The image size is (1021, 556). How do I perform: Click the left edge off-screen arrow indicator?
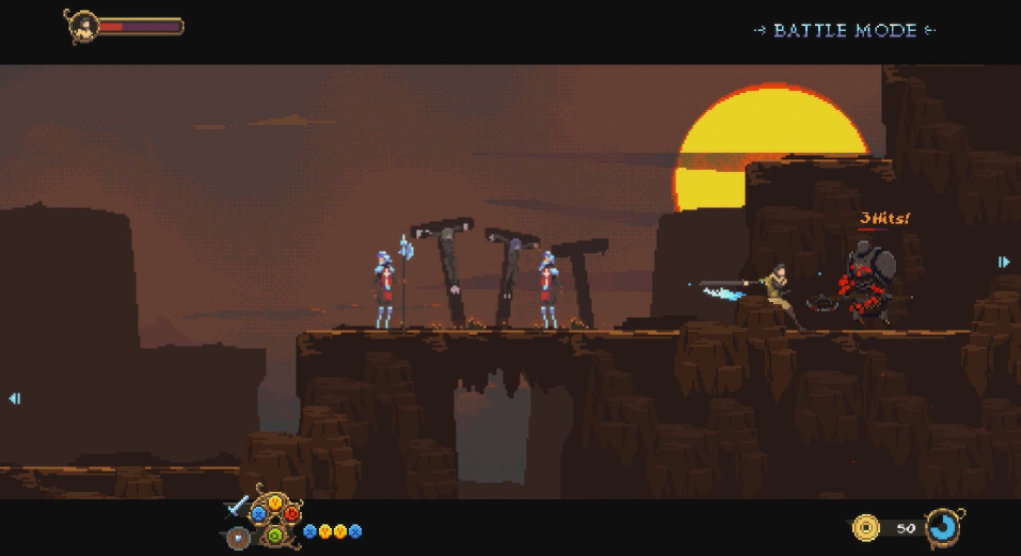(14, 398)
